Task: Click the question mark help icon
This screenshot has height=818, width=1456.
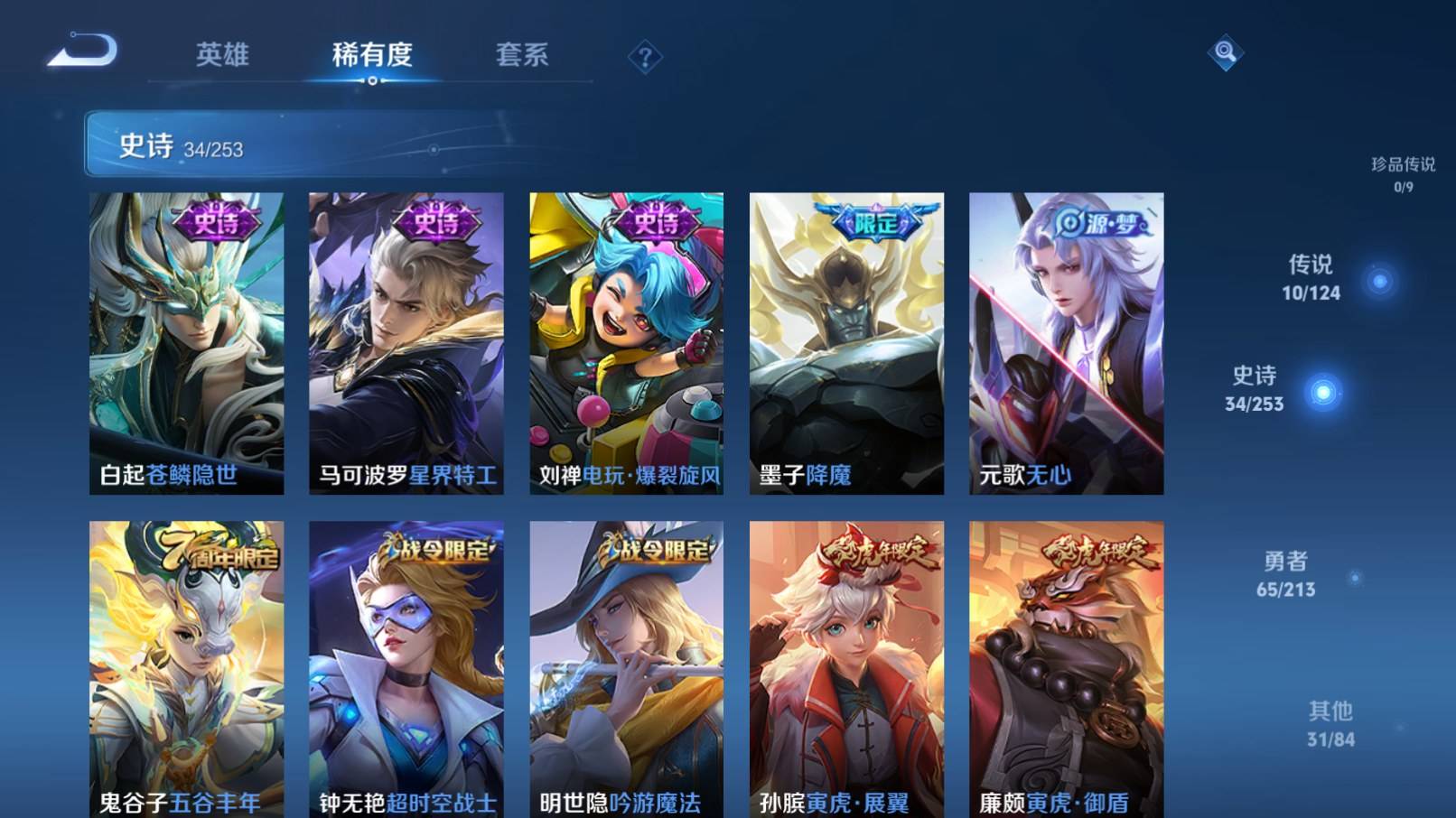Action: coord(644,58)
